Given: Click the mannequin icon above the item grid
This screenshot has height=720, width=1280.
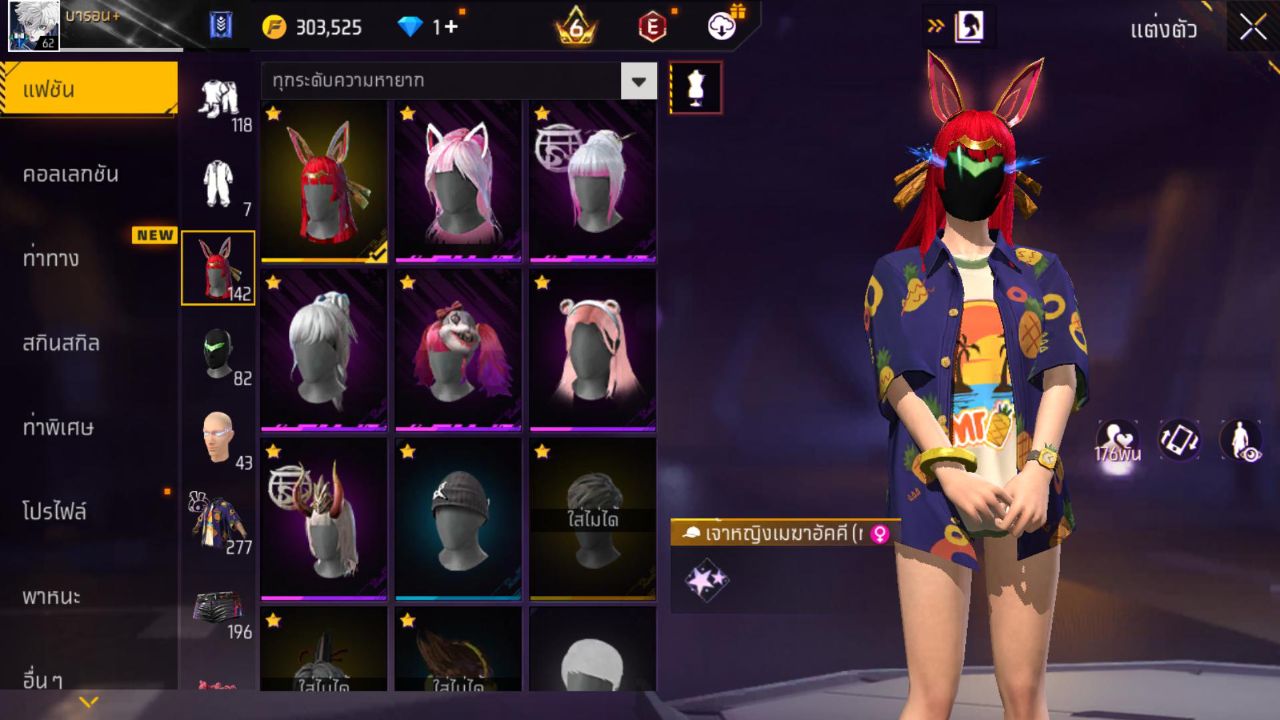Looking at the screenshot, I should tap(693, 87).
